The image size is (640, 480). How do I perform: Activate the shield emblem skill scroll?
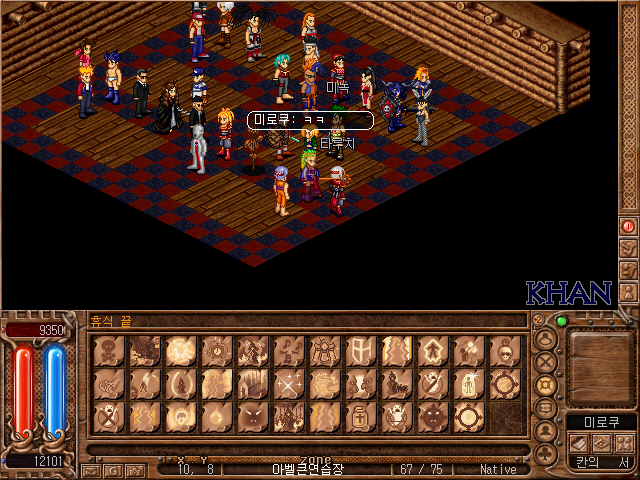click(x=360, y=352)
